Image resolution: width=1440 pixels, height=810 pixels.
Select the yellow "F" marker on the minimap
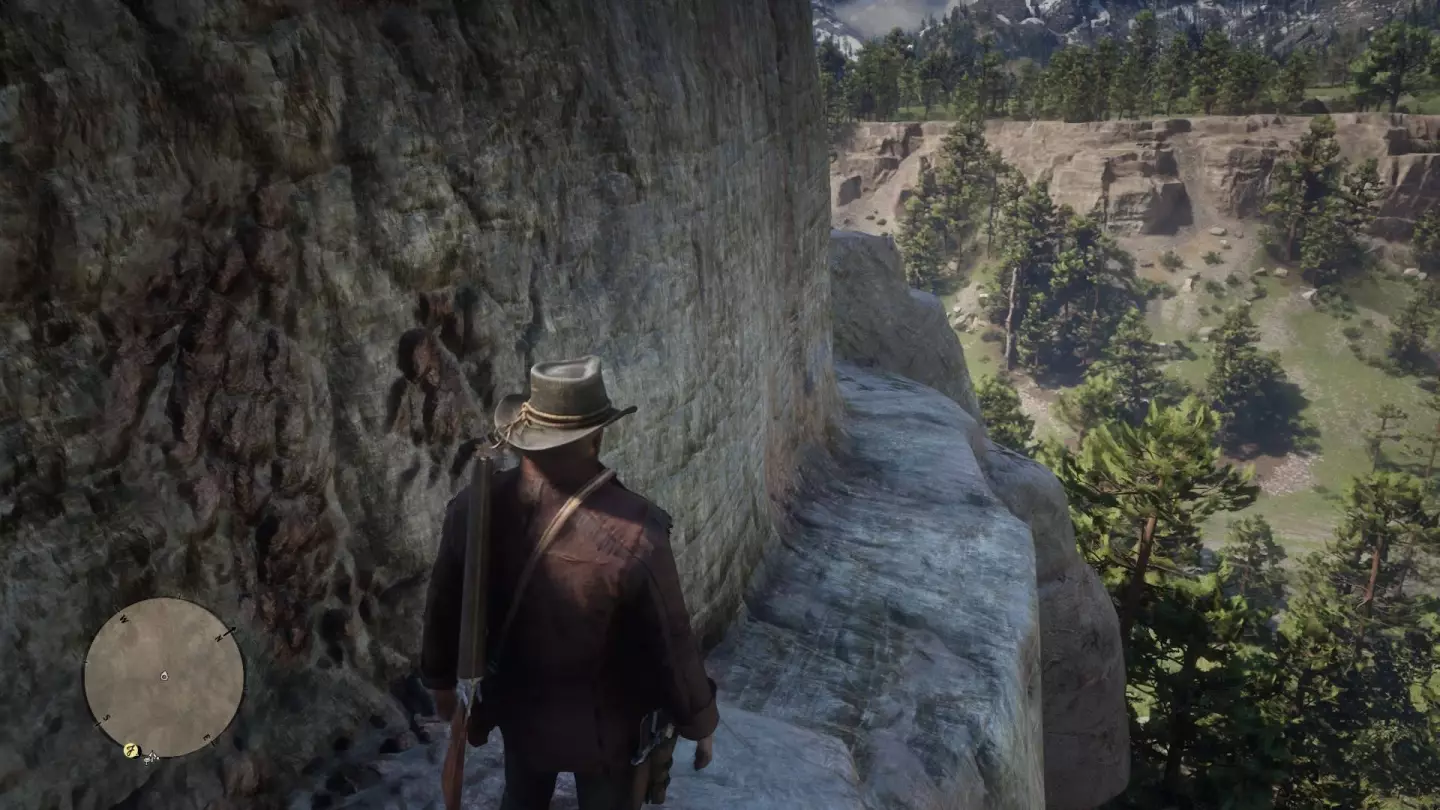(x=131, y=750)
